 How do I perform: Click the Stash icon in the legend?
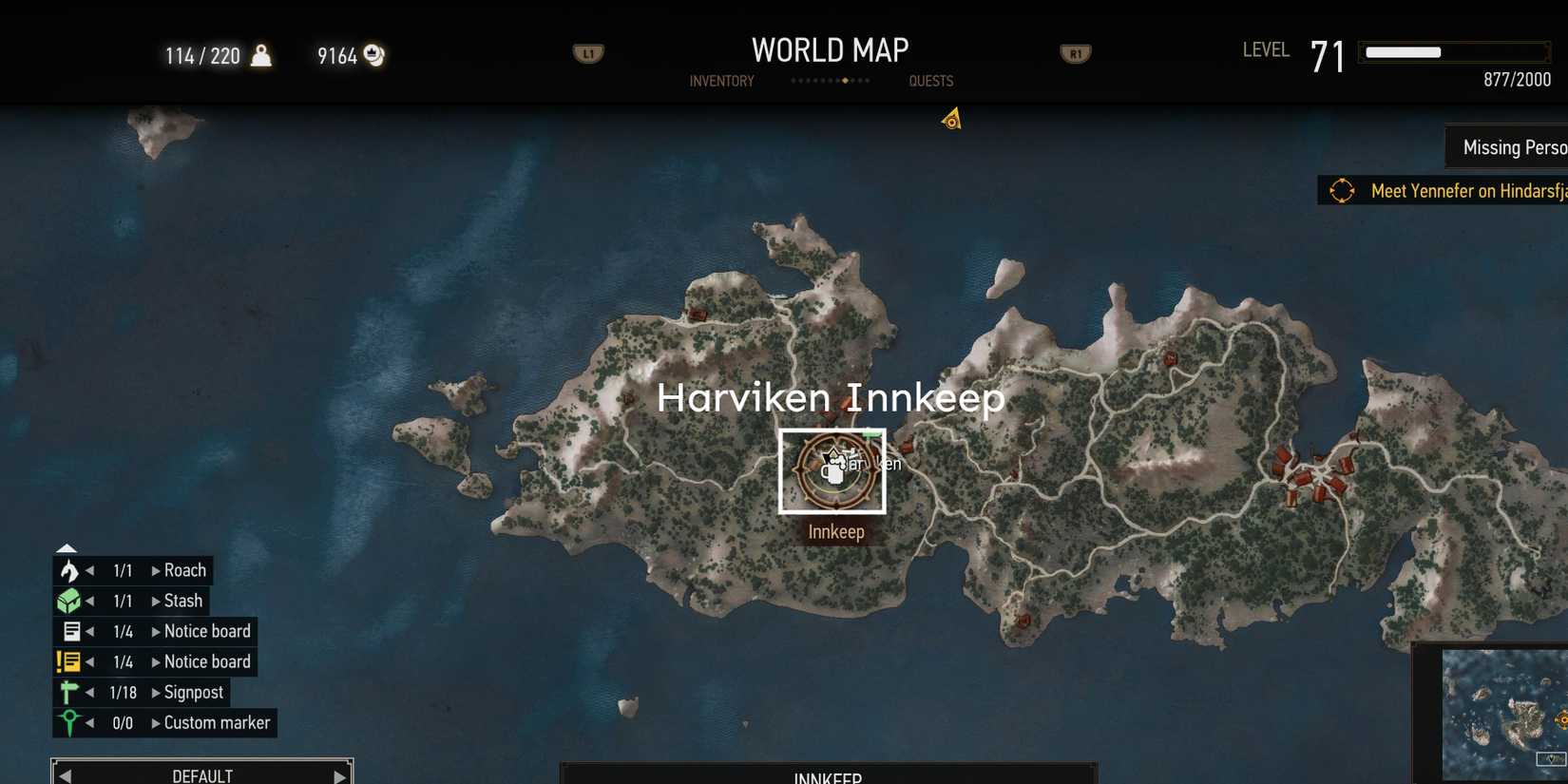point(67,600)
